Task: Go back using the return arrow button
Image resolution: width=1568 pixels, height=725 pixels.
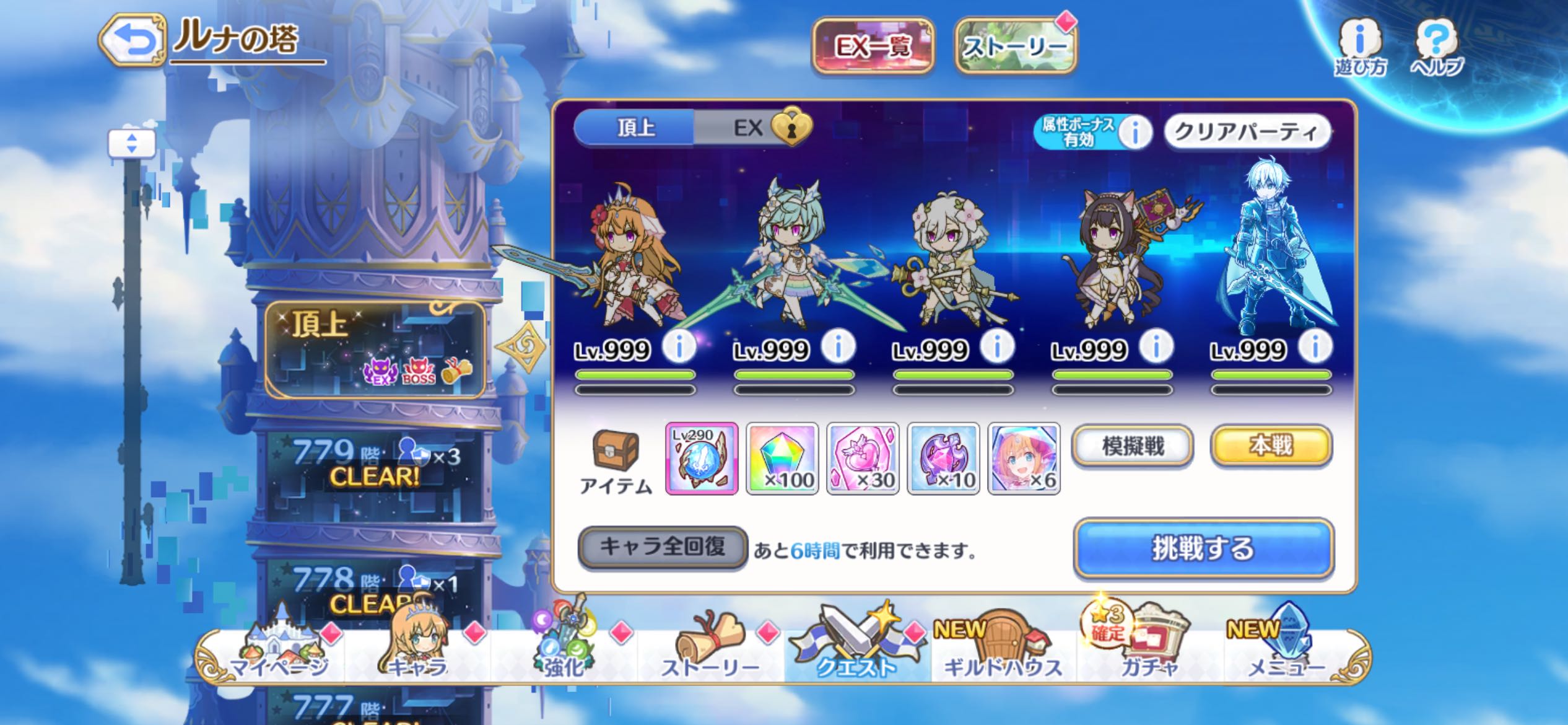Action: tap(133, 41)
